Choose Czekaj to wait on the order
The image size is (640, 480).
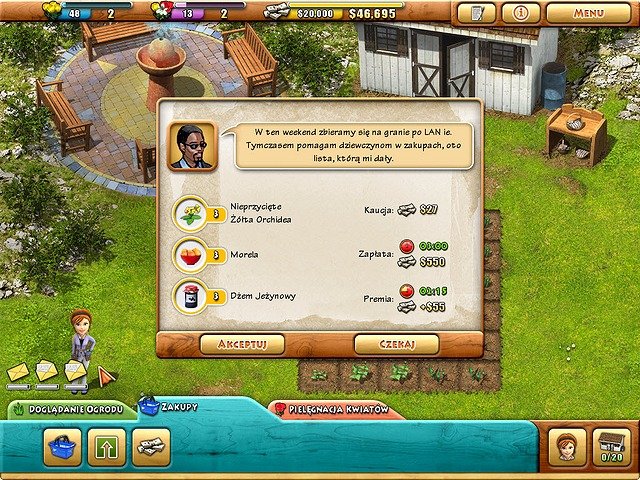coord(396,344)
